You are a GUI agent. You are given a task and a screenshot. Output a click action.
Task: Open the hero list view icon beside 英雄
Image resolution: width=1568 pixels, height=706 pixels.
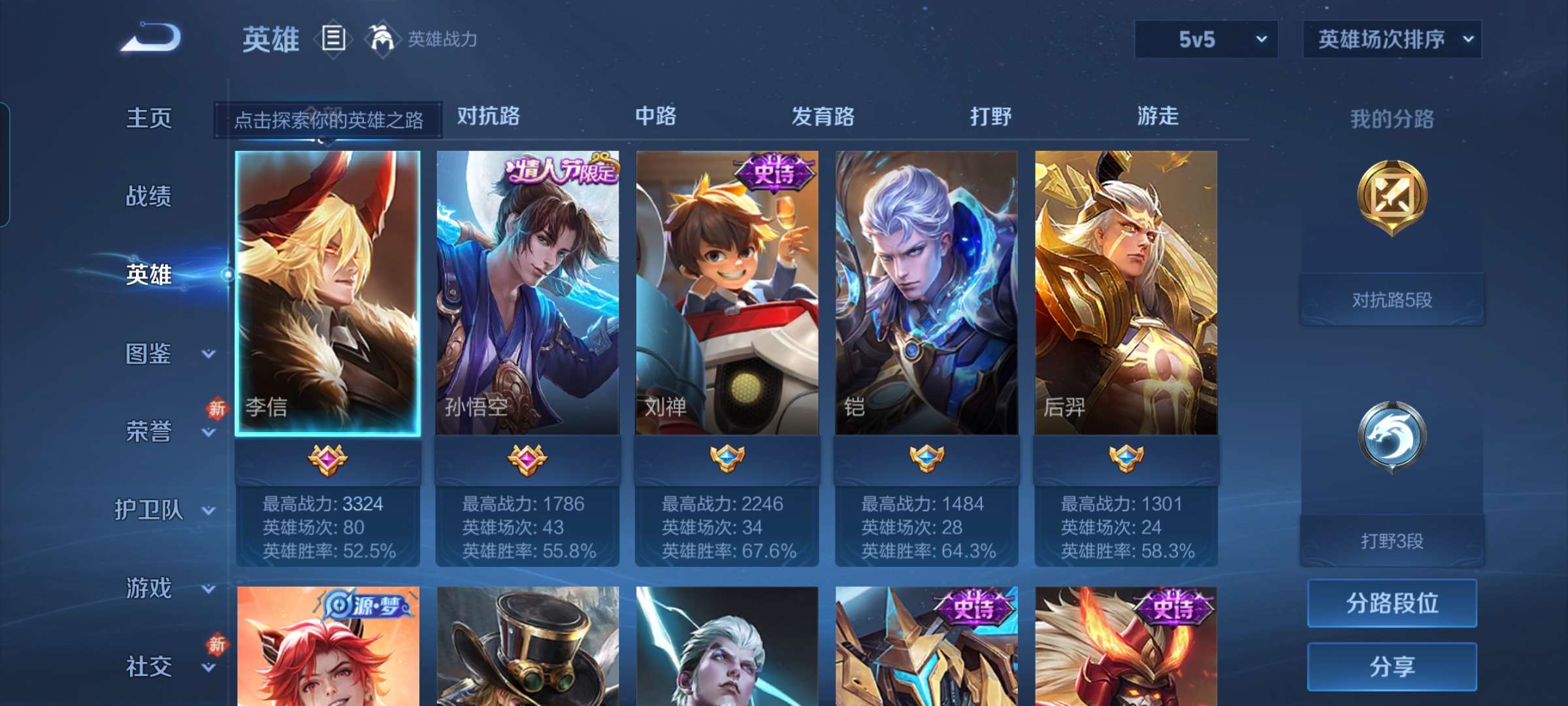333,39
